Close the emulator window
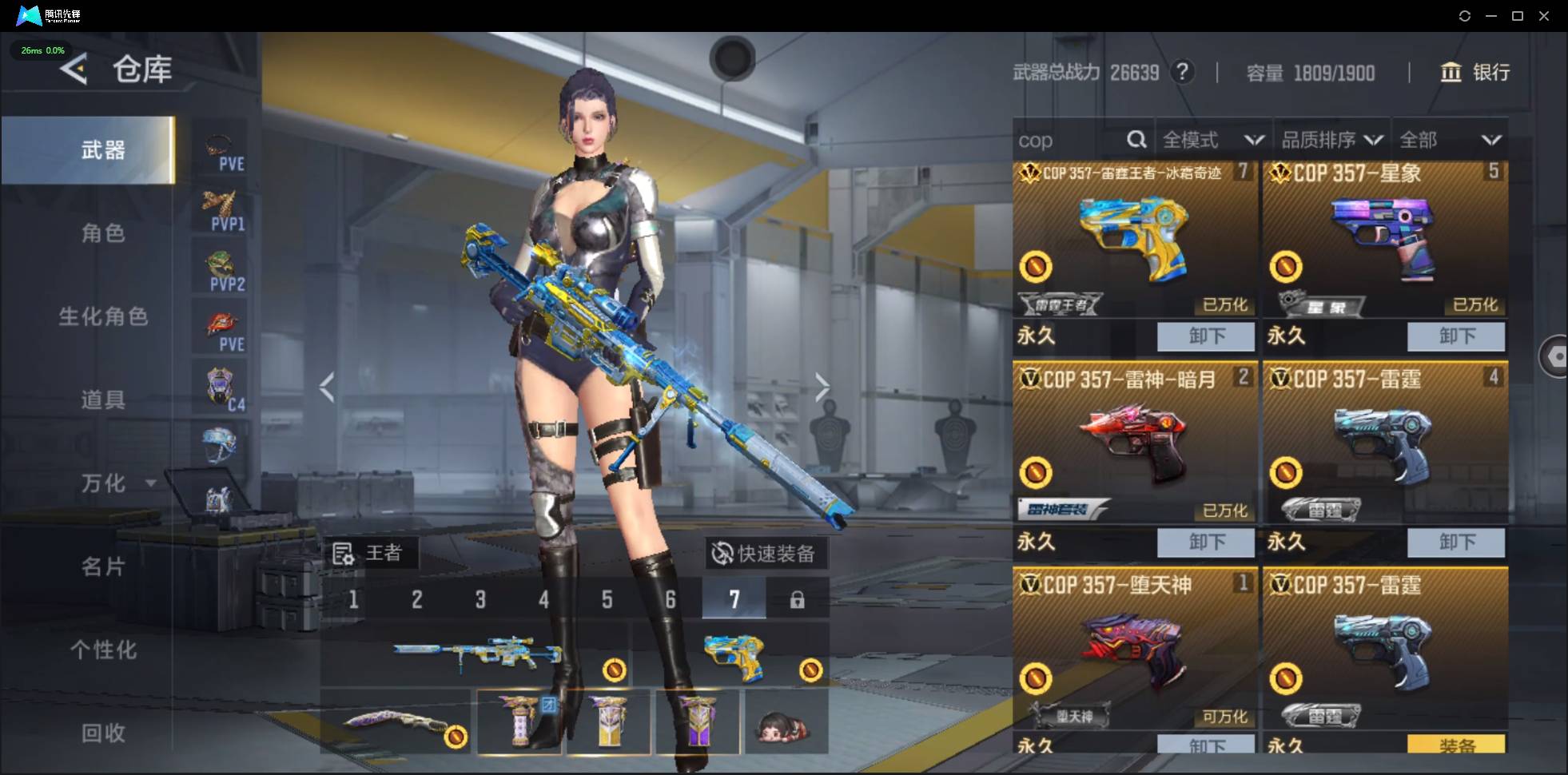Image resolution: width=1568 pixels, height=775 pixels. point(1544,16)
